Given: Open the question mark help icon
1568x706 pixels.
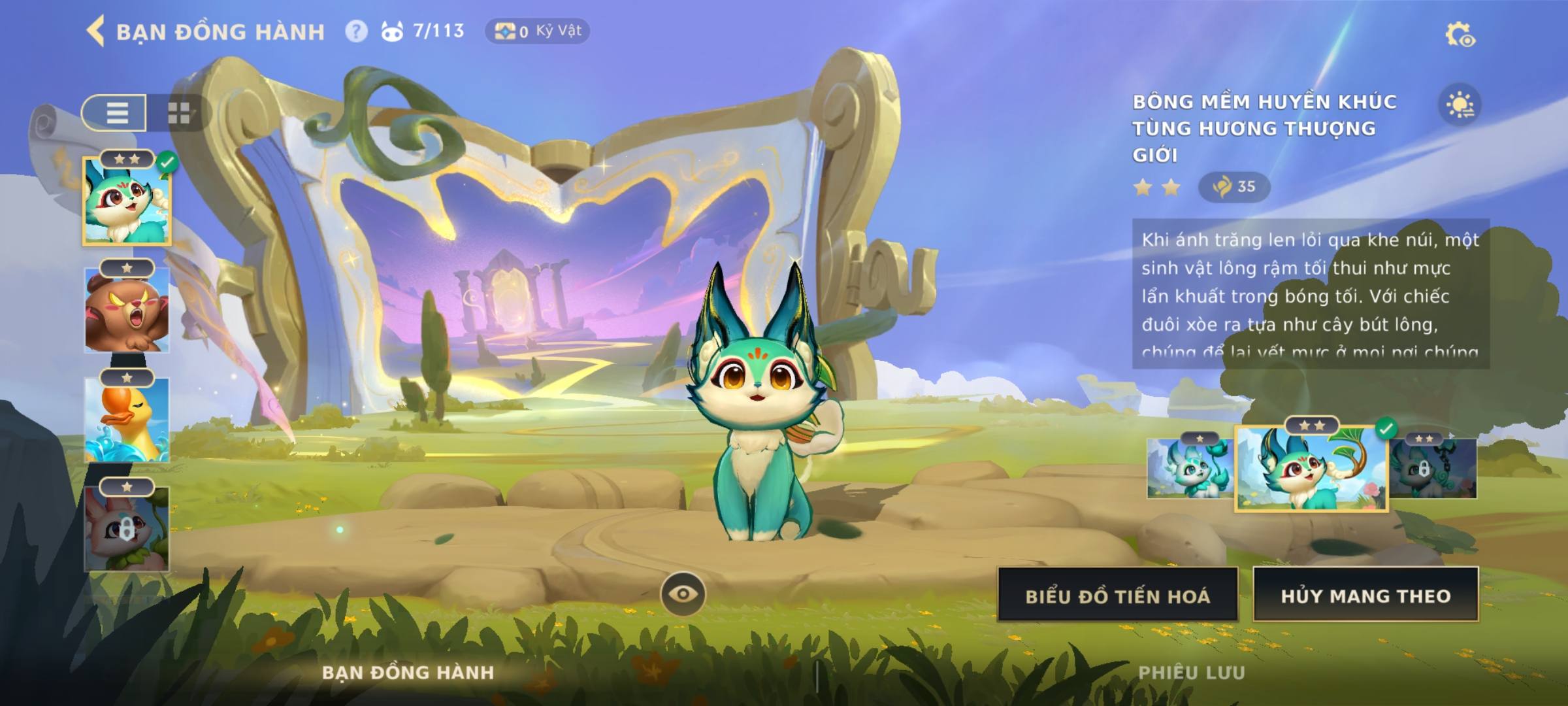Looking at the screenshot, I should click(x=356, y=31).
